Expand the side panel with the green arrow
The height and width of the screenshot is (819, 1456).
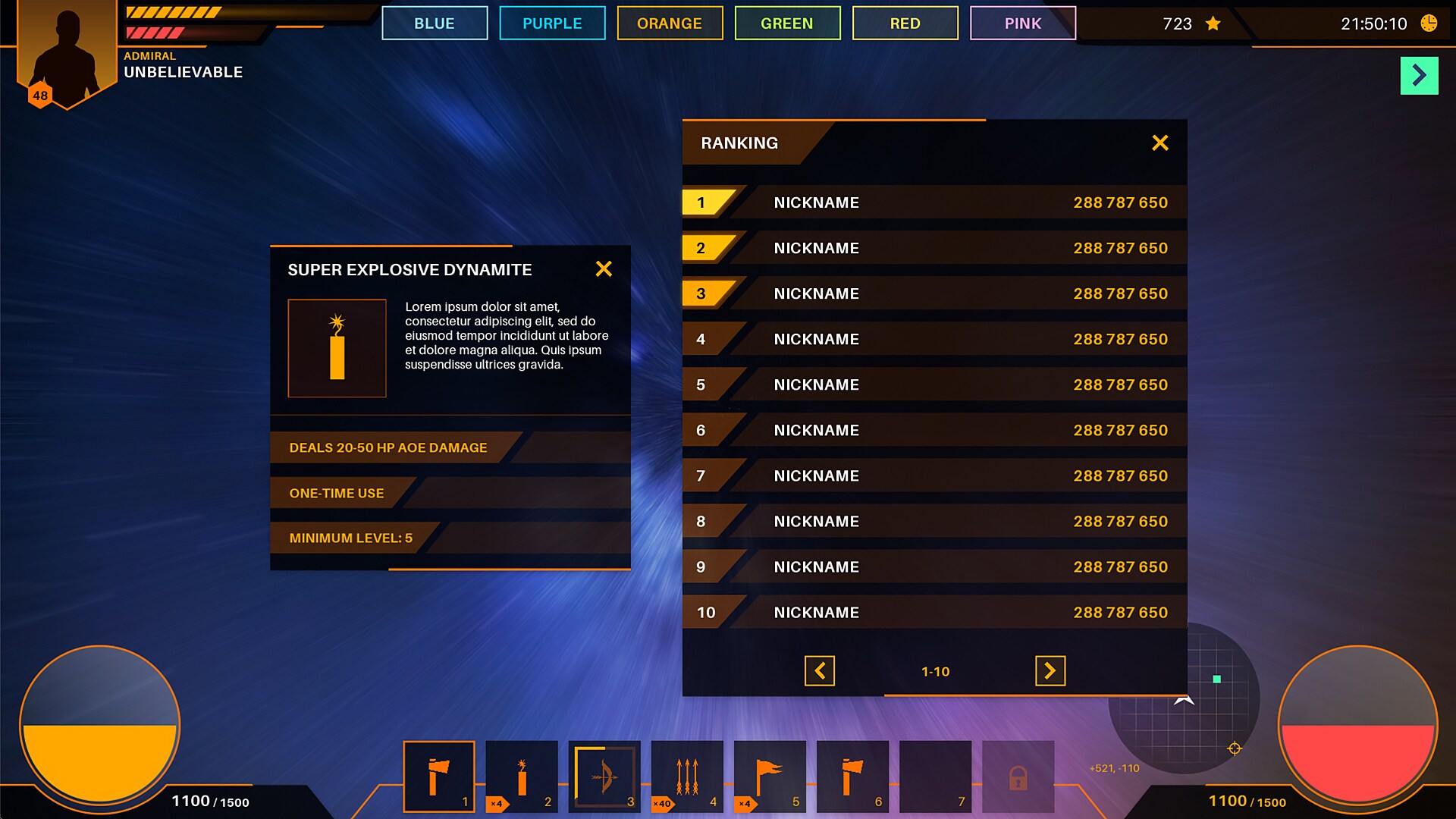pos(1419,74)
